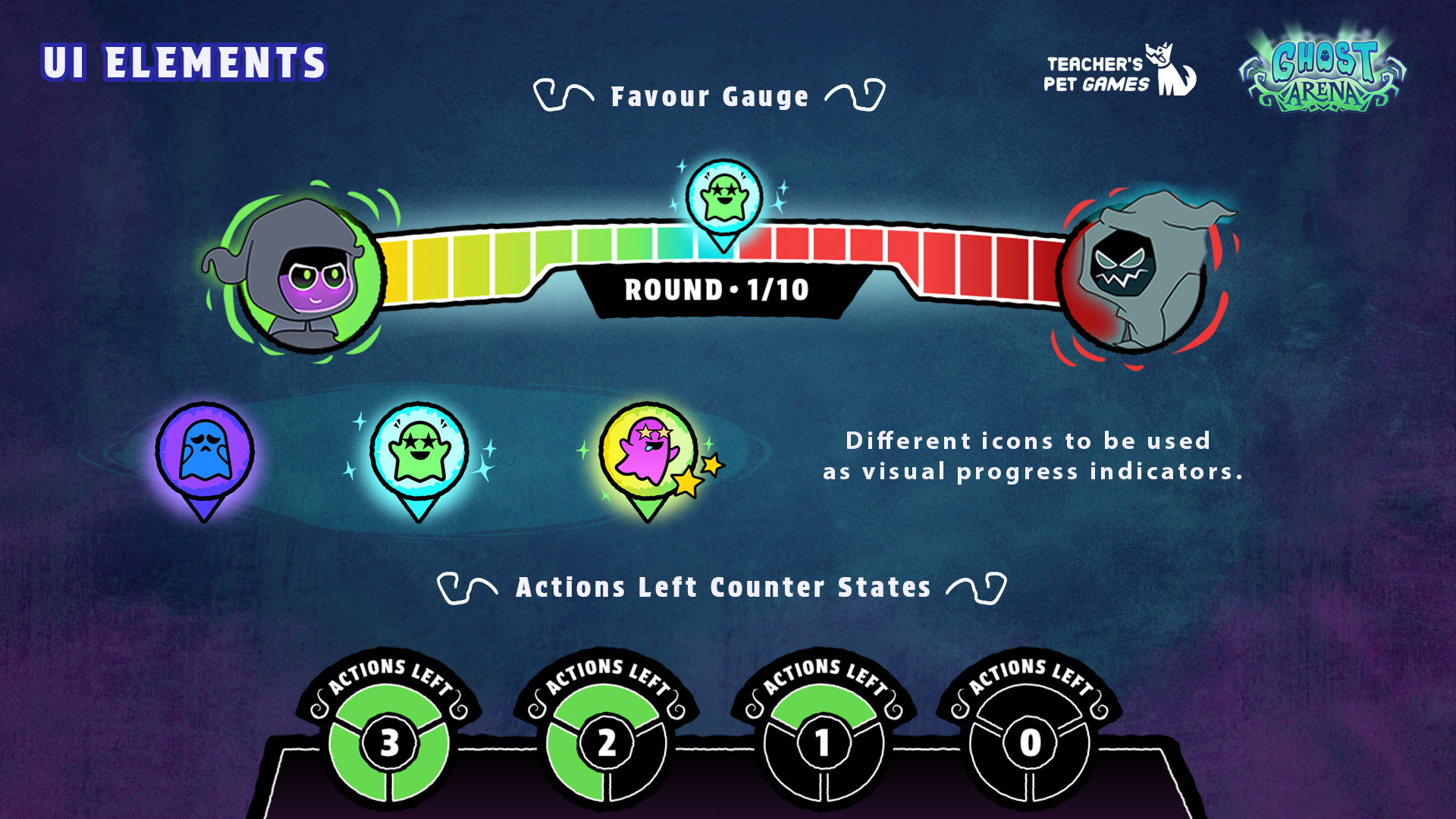The width and height of the screenshot is (1456, 819).
Task: Select the grey angry ghost opponent portrait
Action: pyautogui.click(x=1137, y=275)
